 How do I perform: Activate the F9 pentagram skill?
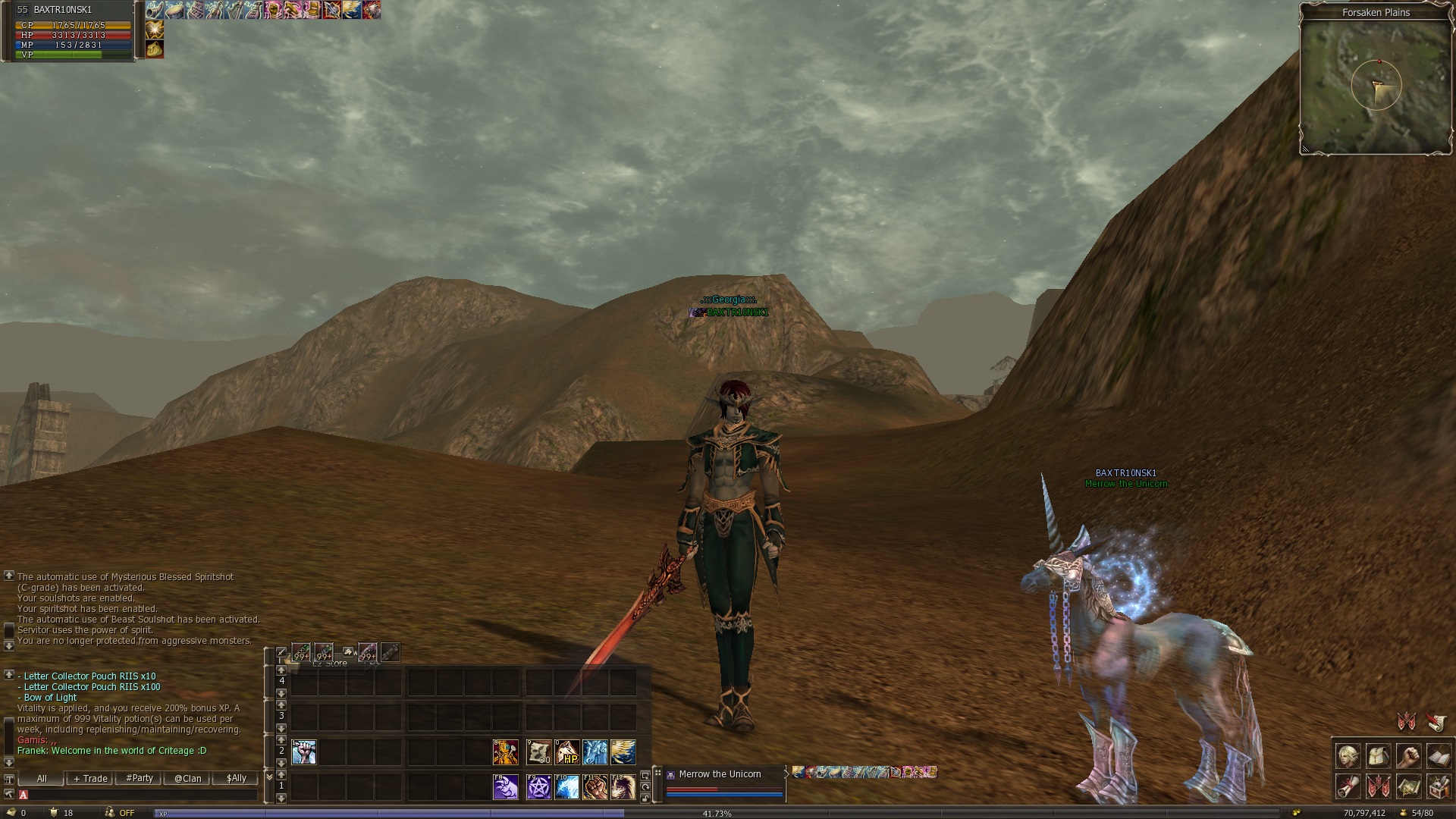tap(539, 787)
